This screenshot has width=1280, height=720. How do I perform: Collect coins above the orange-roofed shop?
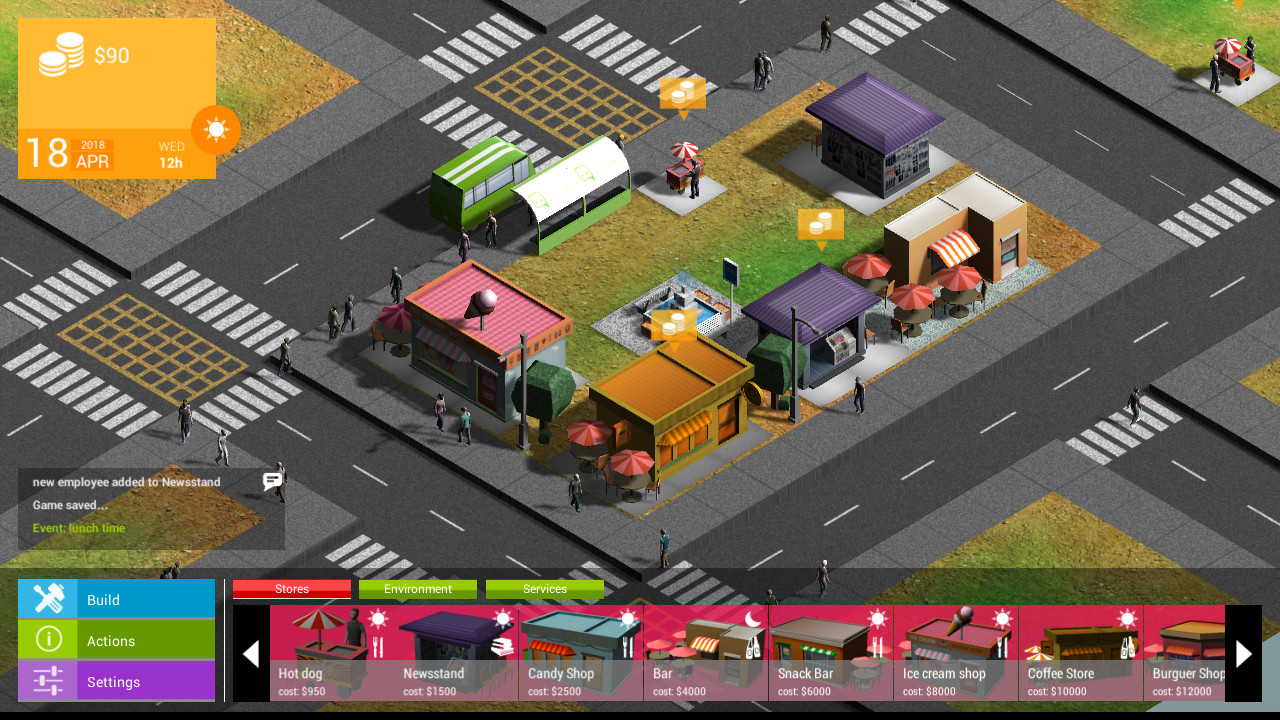(x=675, y=326)
